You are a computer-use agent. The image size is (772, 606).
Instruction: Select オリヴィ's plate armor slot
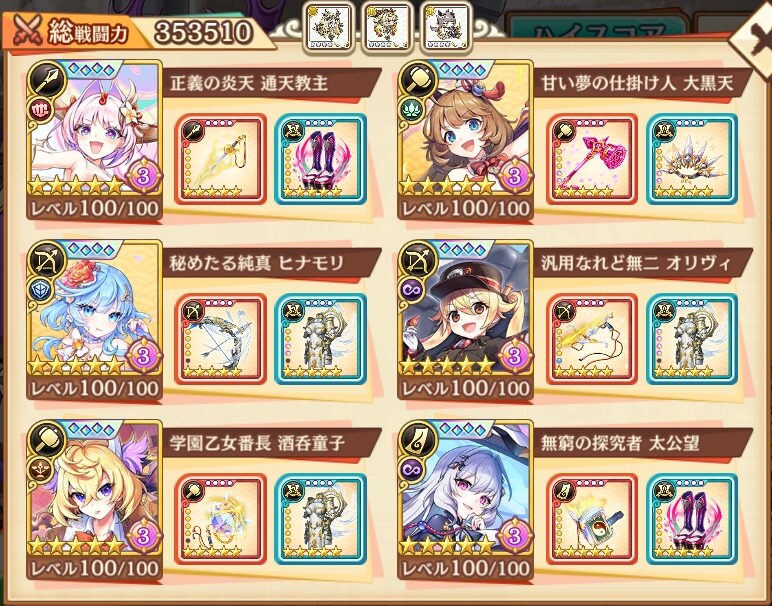click(690, 340)
